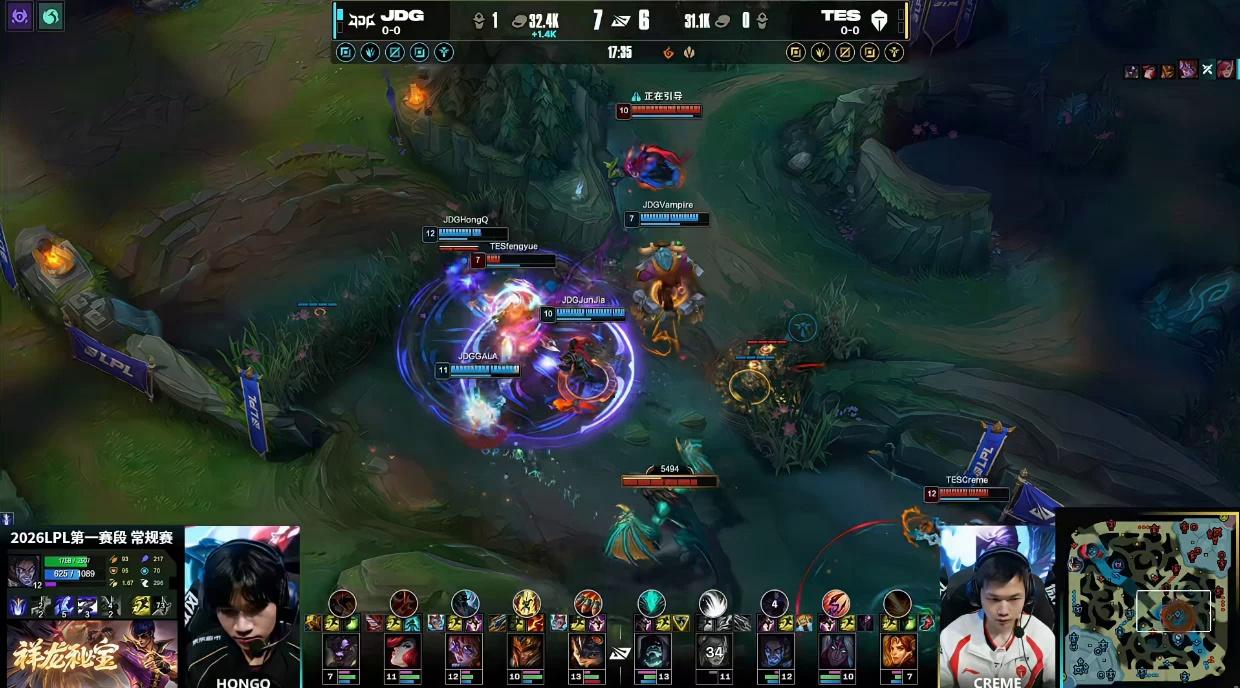Select the dead champion portrait showing 34
This screenshot has height=688, width=1240.
[x=713, y=652]
